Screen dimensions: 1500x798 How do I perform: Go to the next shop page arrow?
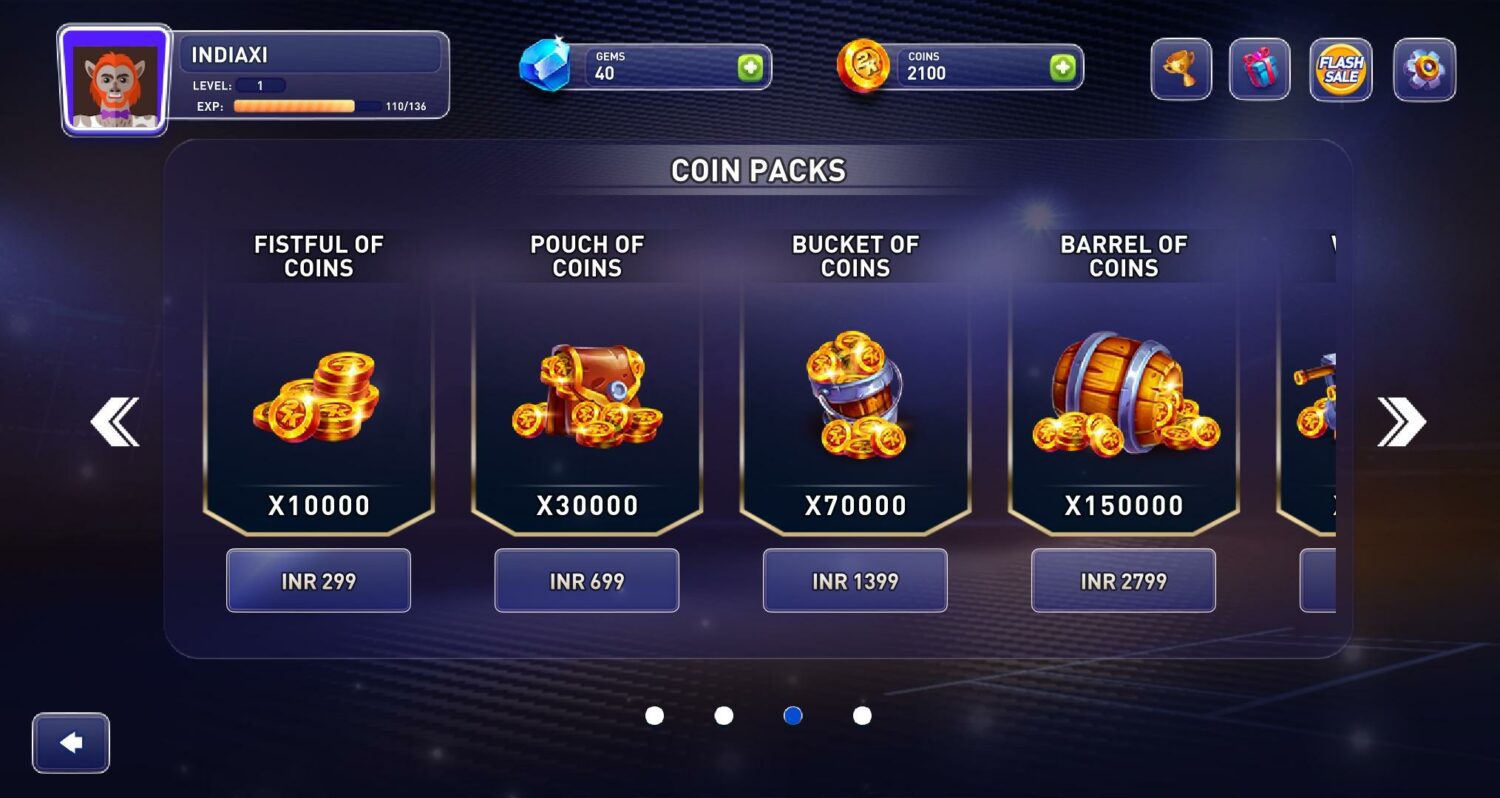(x=1400, y=422)
